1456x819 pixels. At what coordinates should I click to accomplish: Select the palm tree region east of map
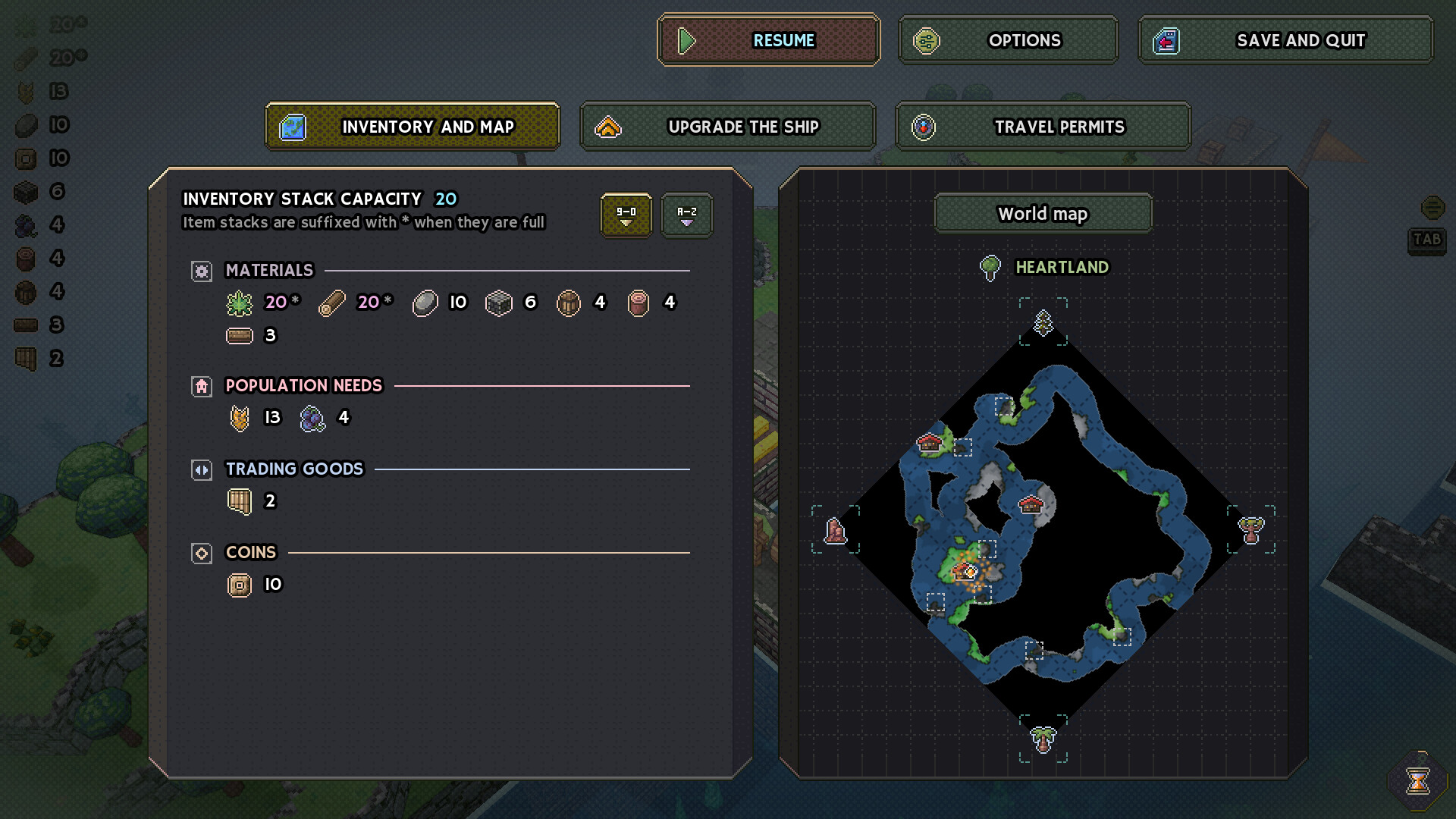coord(1250,529)
